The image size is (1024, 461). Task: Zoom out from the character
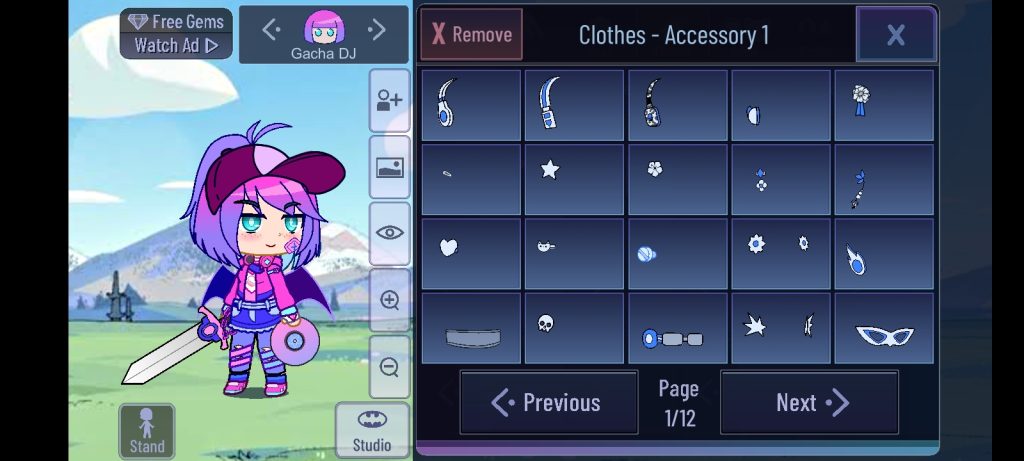(x=389, y=366)
